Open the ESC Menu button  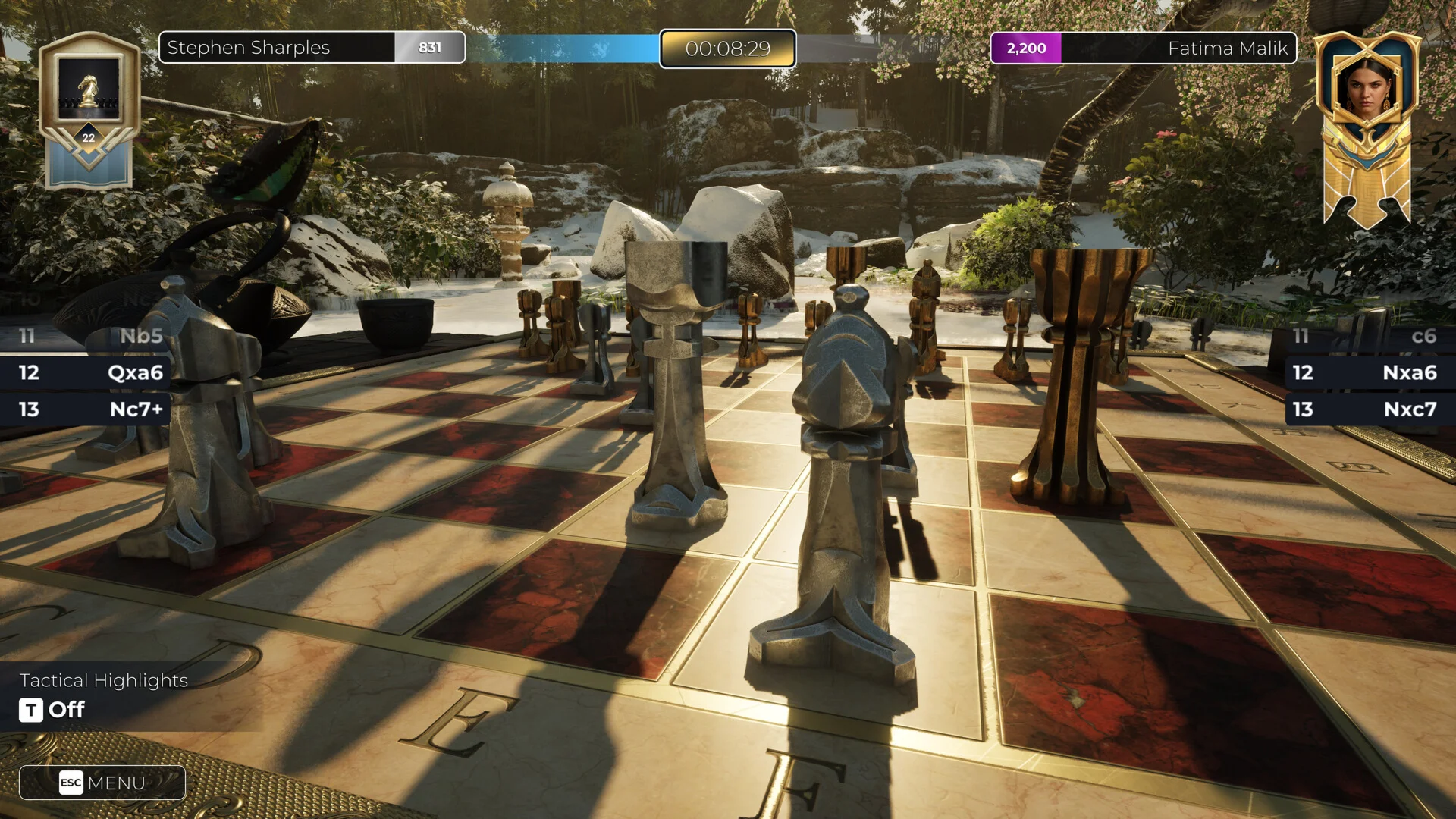pos(102,783)
